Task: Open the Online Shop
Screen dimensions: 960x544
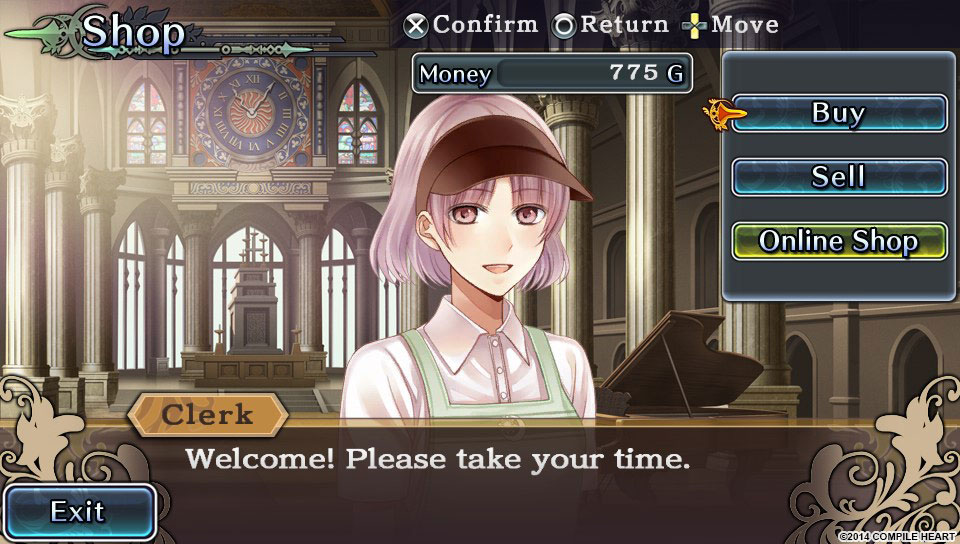Action: (x=838, y=241)
